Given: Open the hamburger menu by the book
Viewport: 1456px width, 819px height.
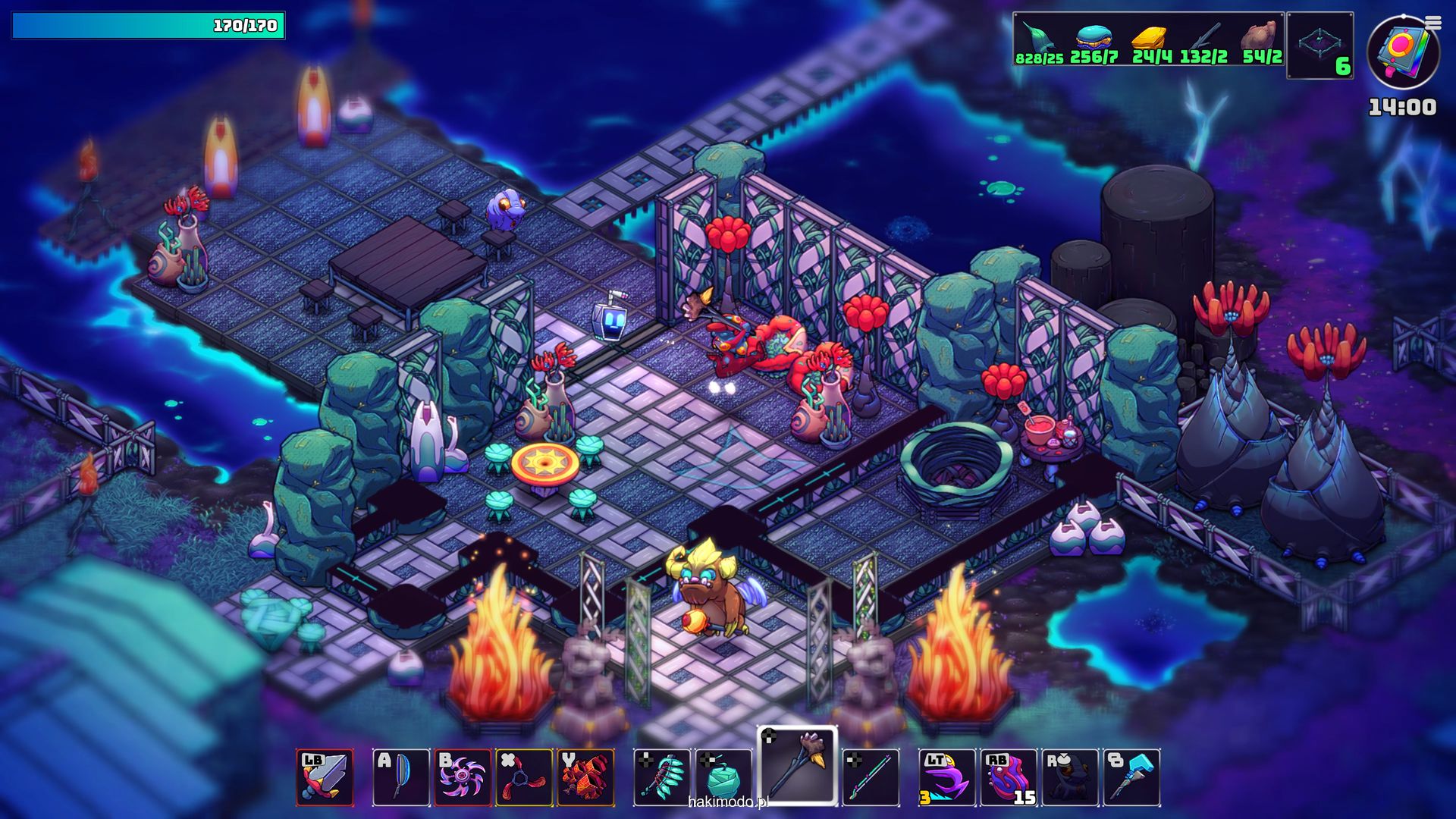Looking at the screenshot, I should pos(1432,24).
